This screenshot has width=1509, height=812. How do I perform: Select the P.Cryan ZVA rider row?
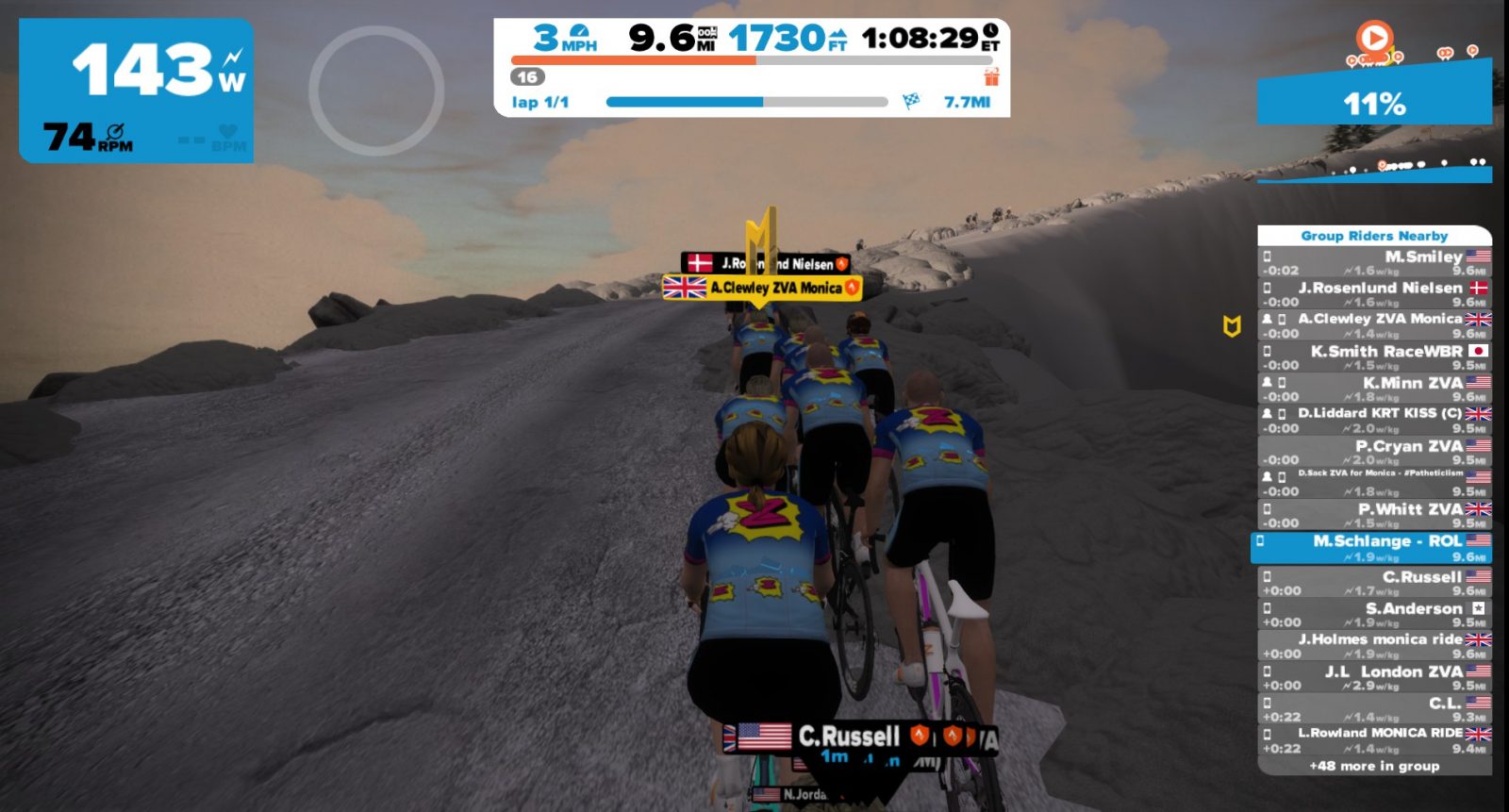point(1374,452)
